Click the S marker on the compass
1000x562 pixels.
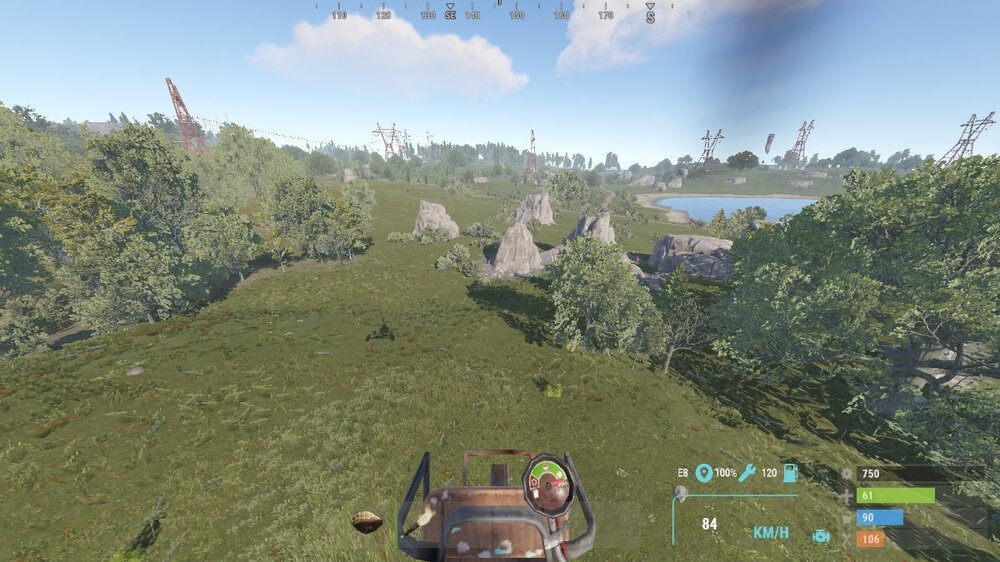pyautogui.click(x=650, y=16)
